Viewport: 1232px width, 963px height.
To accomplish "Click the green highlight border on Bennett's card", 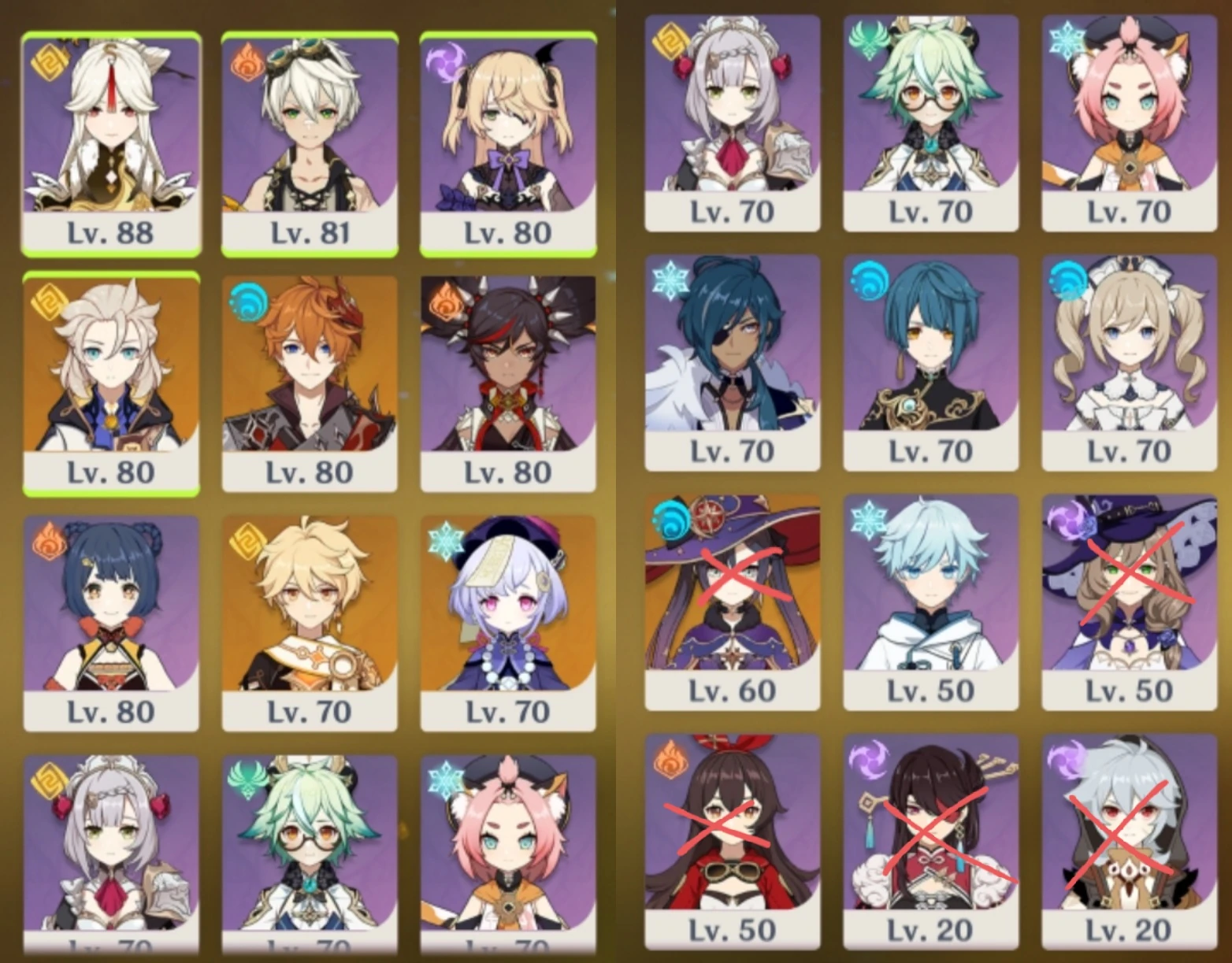I will [x=311, y=31].
